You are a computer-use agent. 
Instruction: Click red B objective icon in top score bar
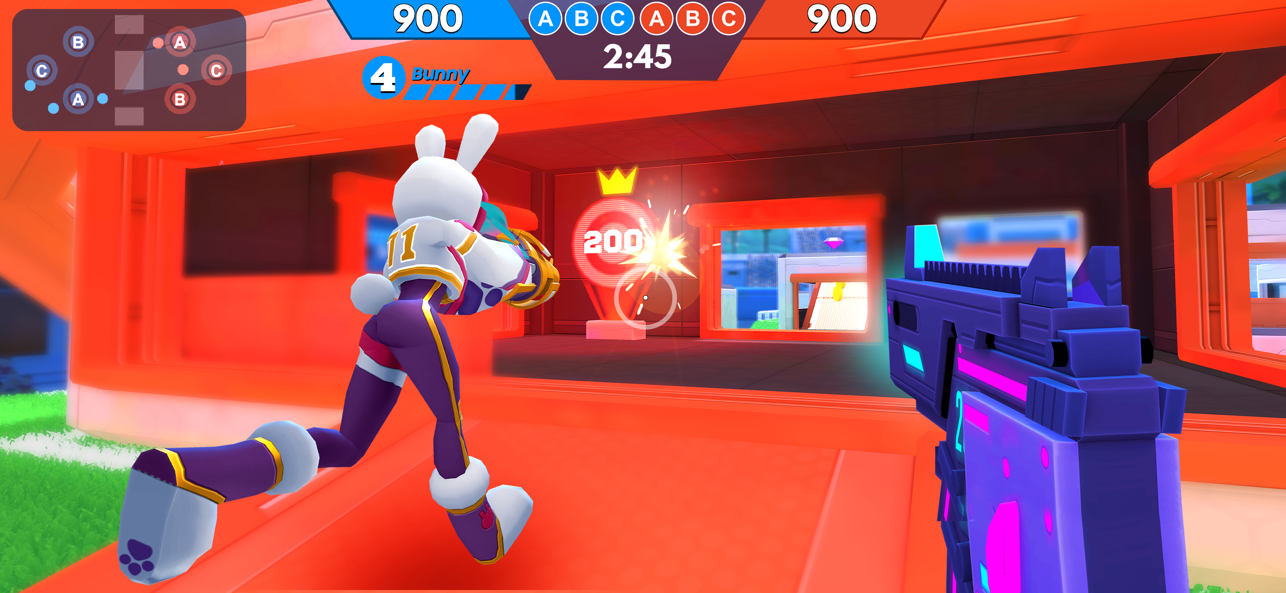(692, 18)
